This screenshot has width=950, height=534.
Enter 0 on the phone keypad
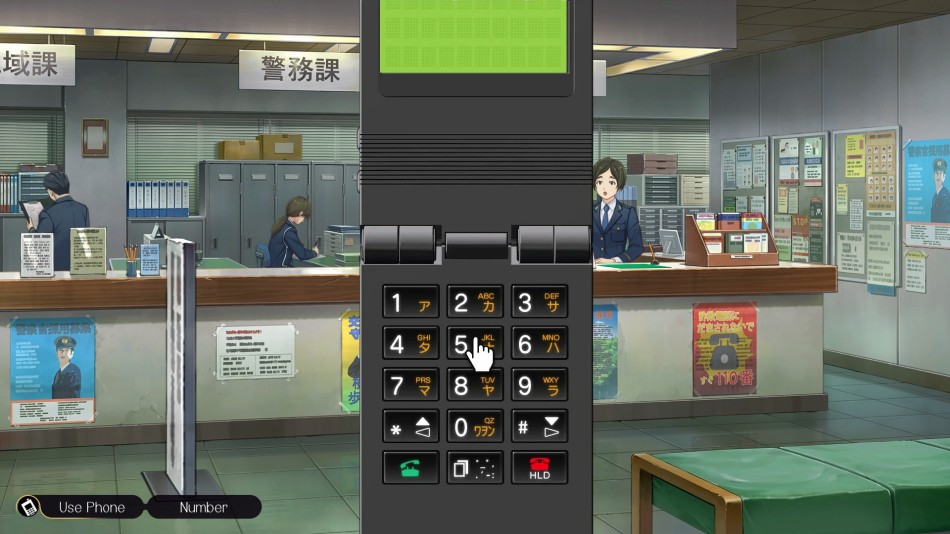[x=475, y=427]
